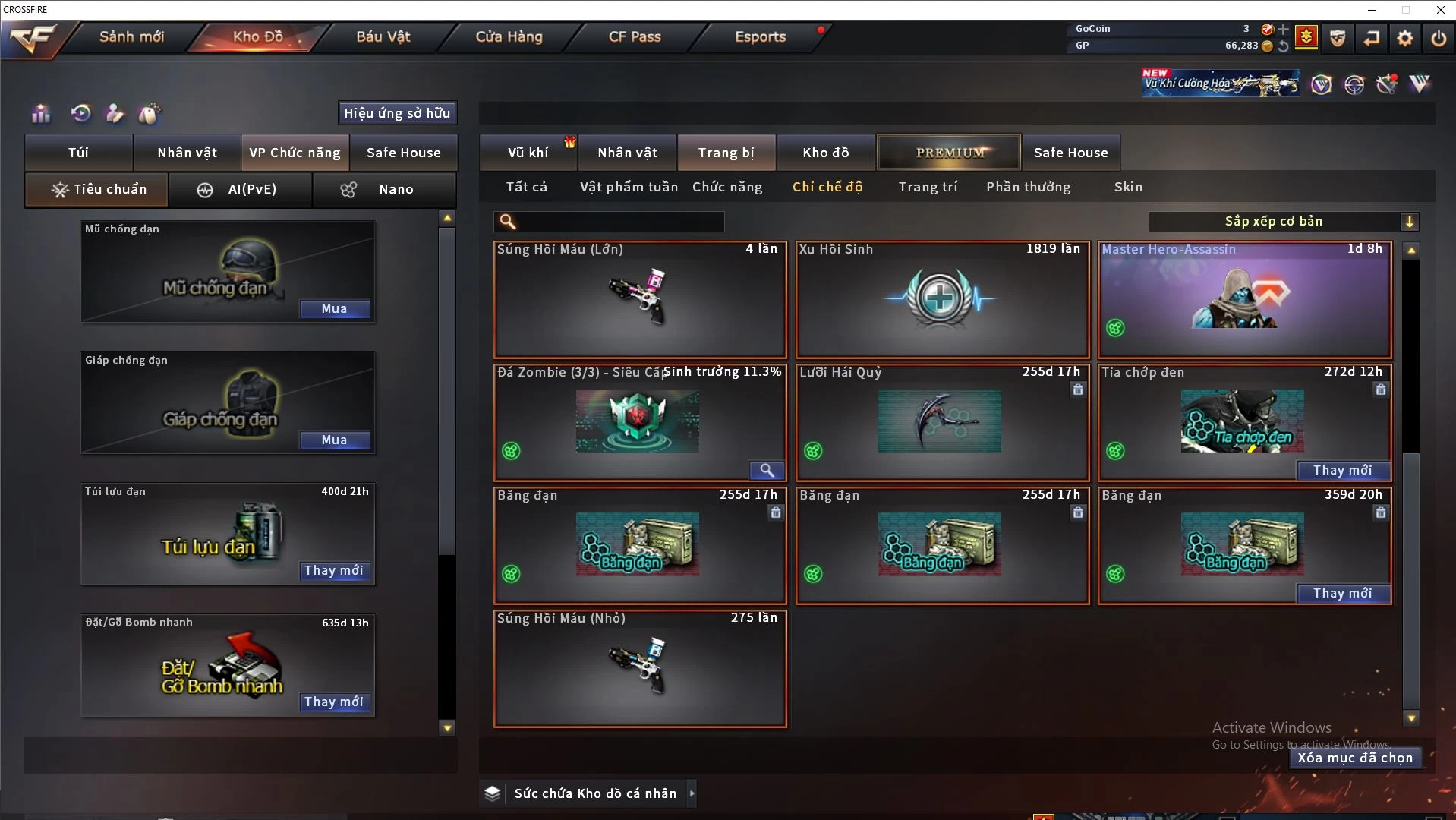Buy the Mũ chống đạn helmet

point(334,308)
